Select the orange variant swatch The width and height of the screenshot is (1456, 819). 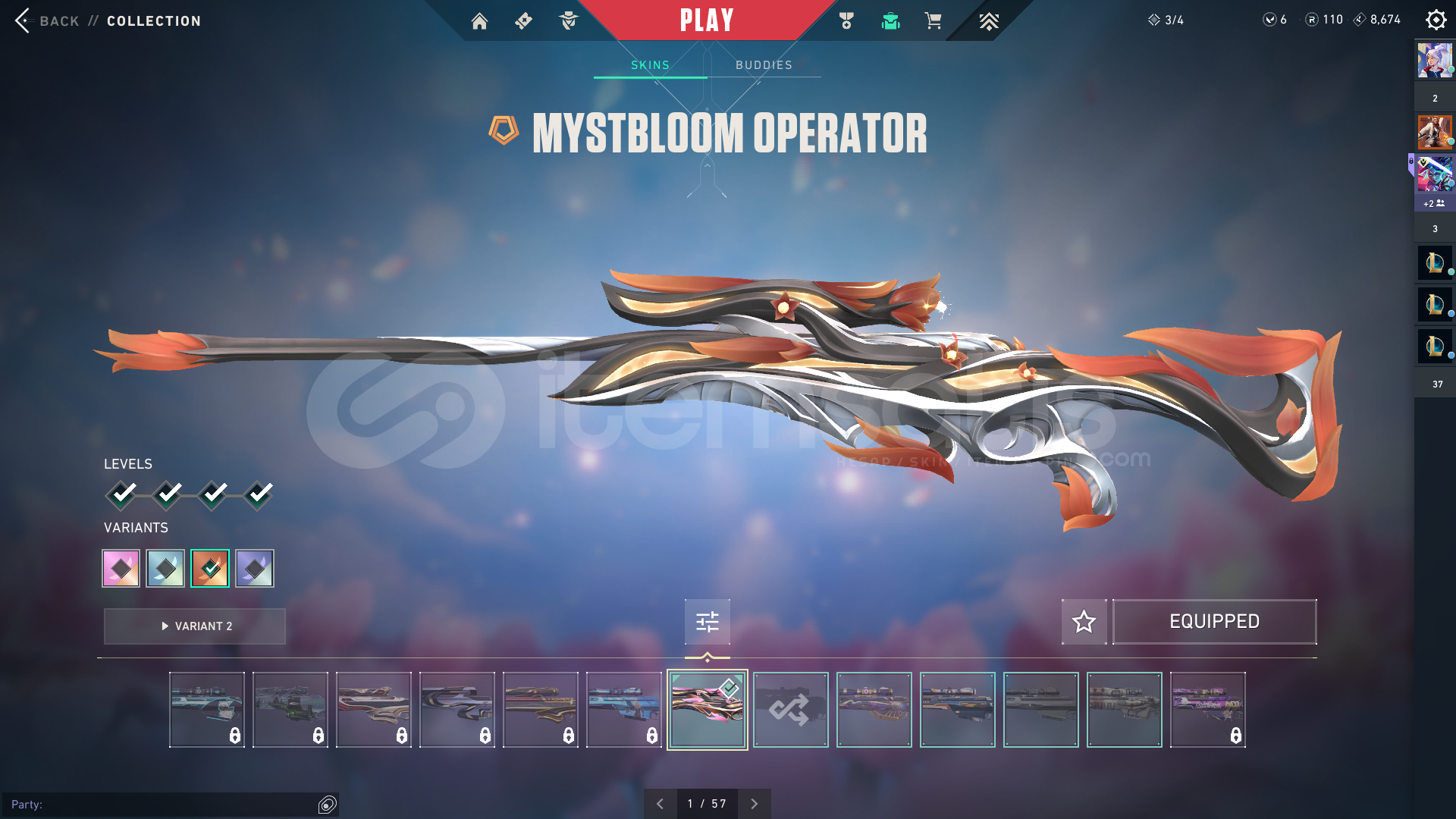(210, 569)
